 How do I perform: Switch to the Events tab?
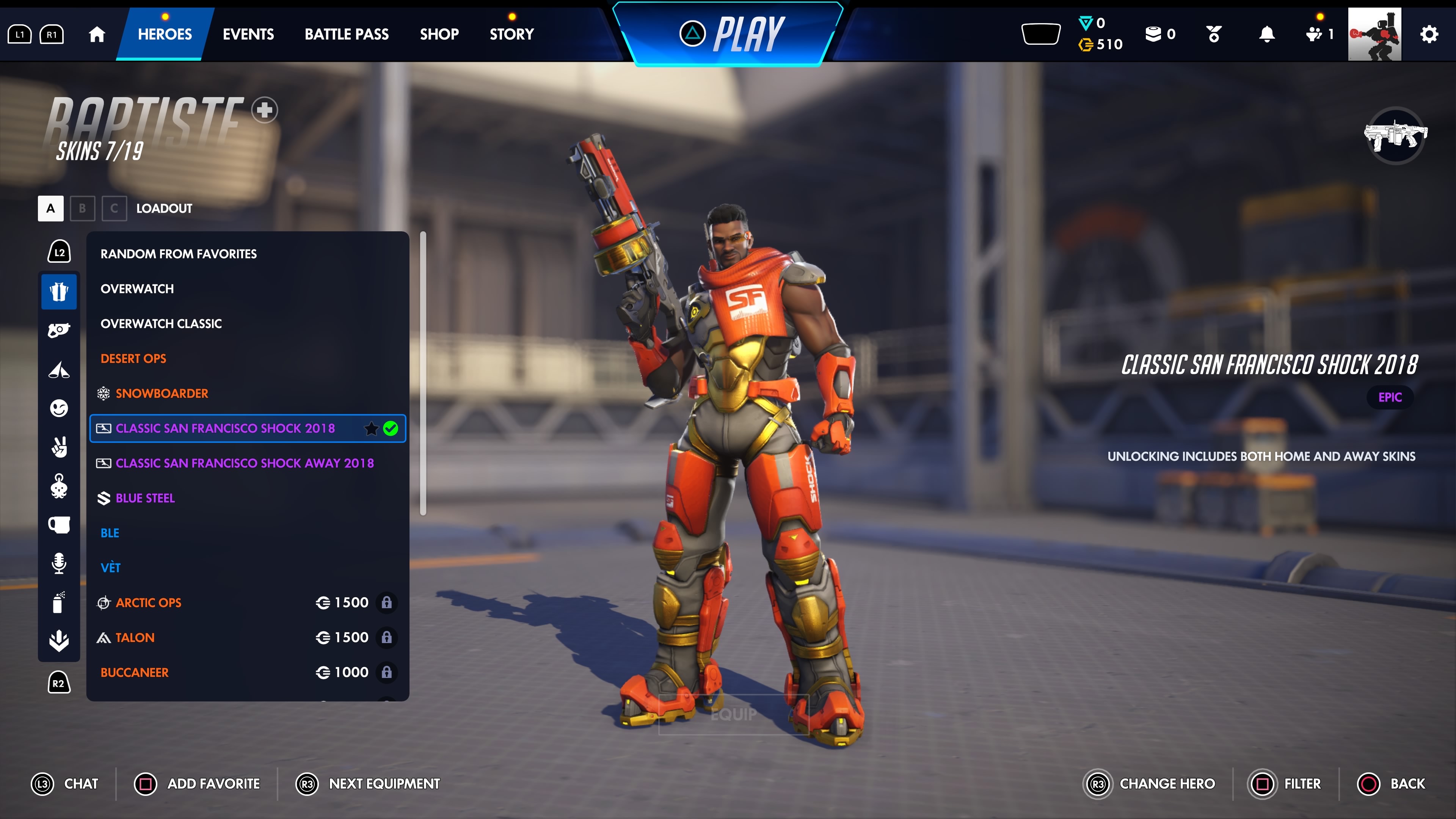tap(248, 34)
